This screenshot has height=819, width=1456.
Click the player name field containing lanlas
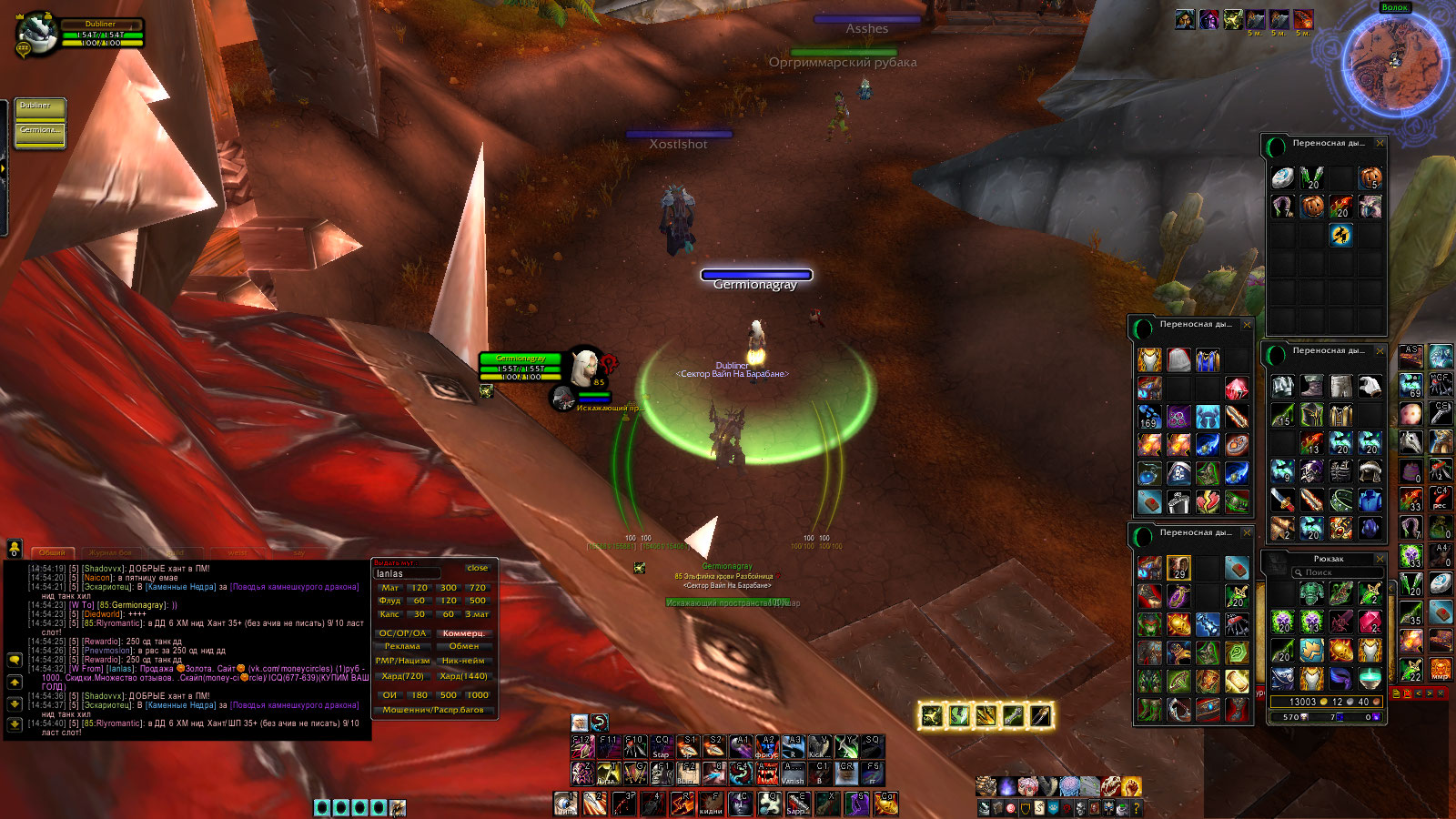[407, 574]
